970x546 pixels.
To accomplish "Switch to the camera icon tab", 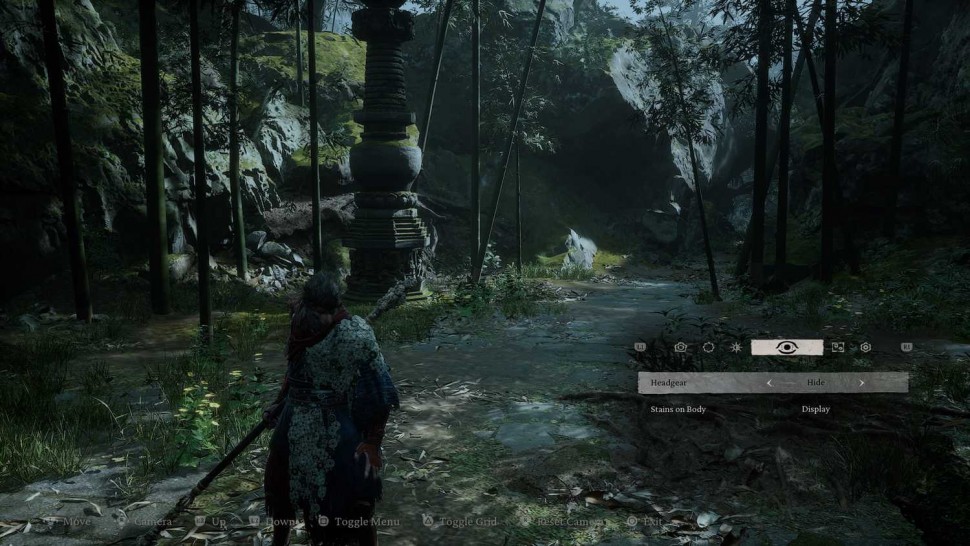I will 681,347.
